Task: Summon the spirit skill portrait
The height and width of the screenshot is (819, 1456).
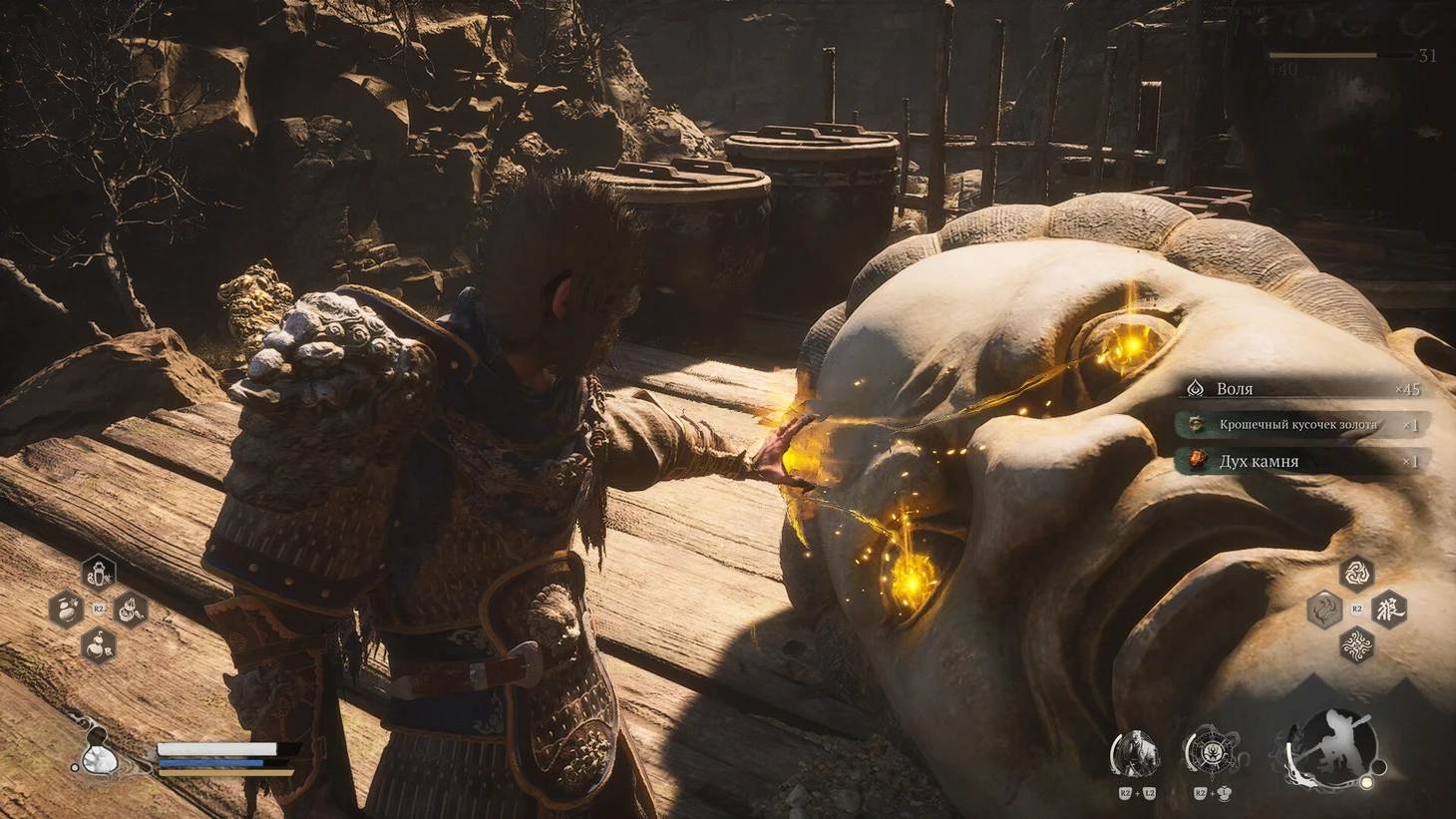Action: 1135,754
